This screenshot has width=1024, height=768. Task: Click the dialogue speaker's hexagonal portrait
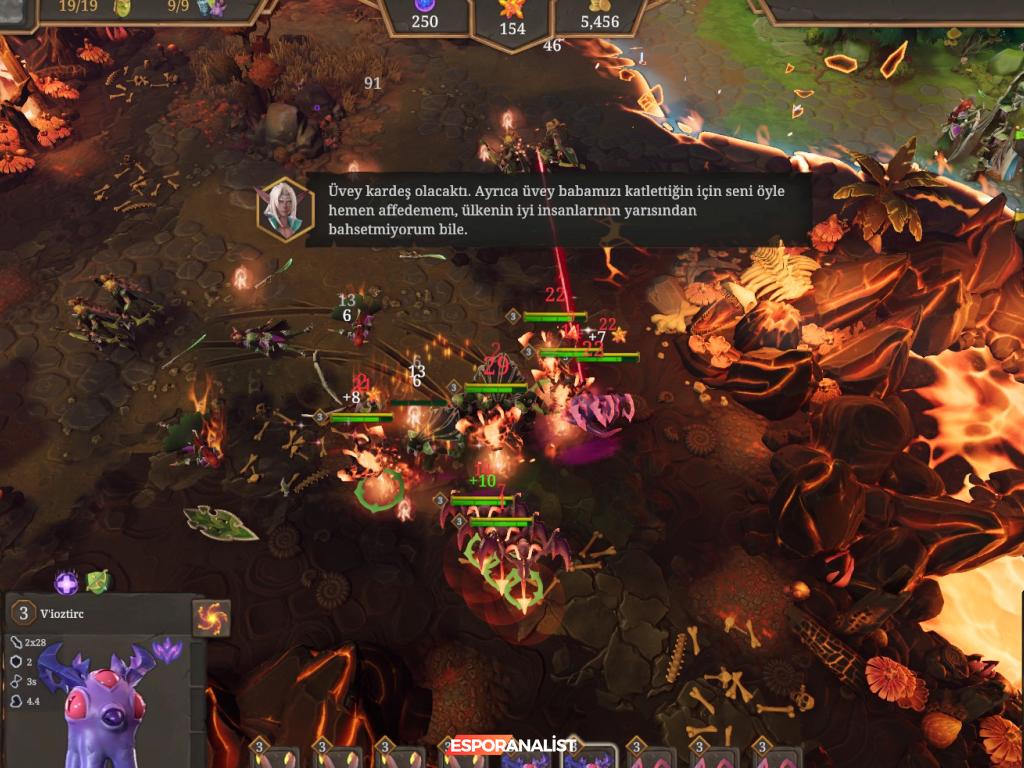point(285,211)
